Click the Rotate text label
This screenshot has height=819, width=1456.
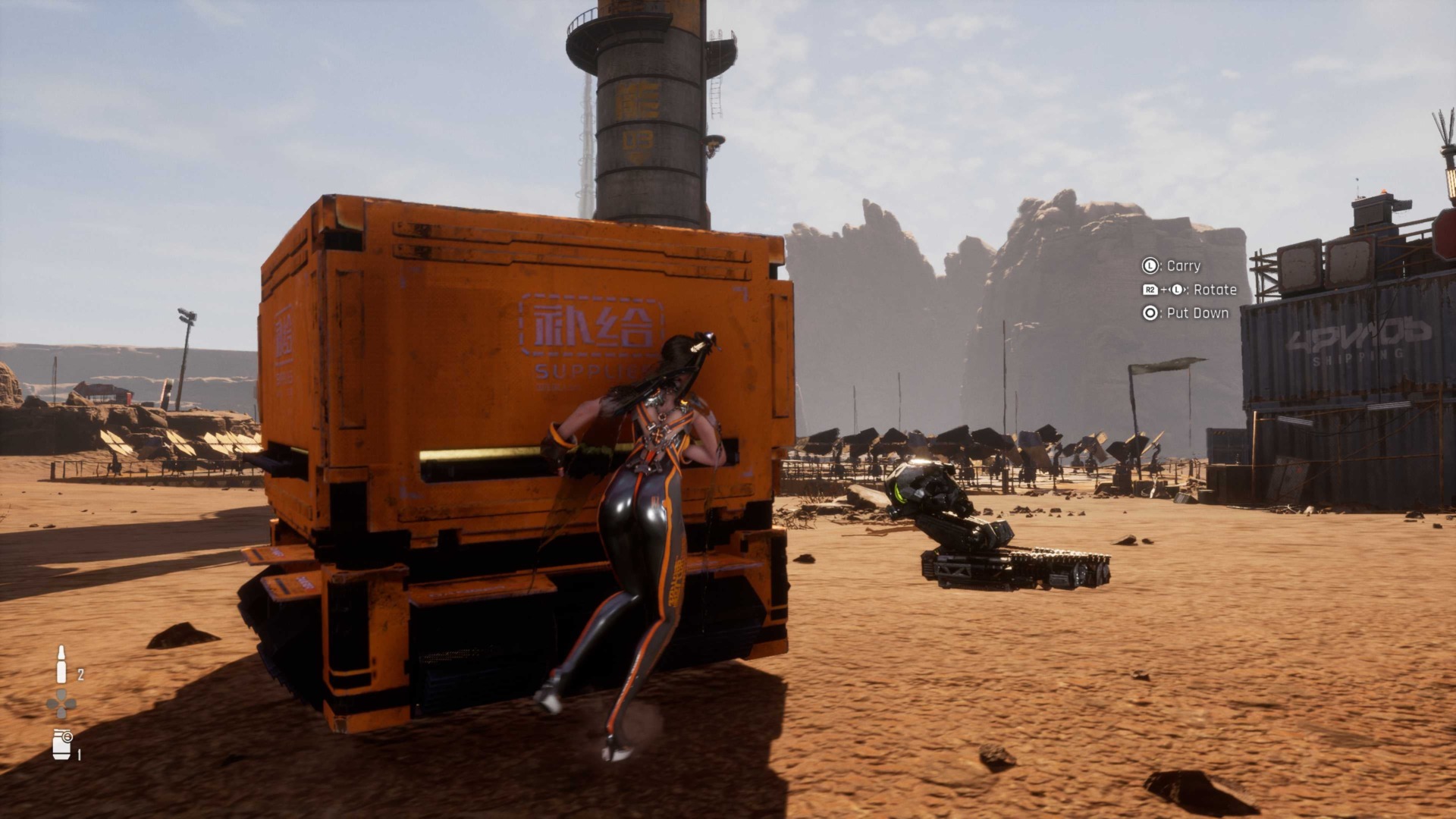tap(1216, 291)
